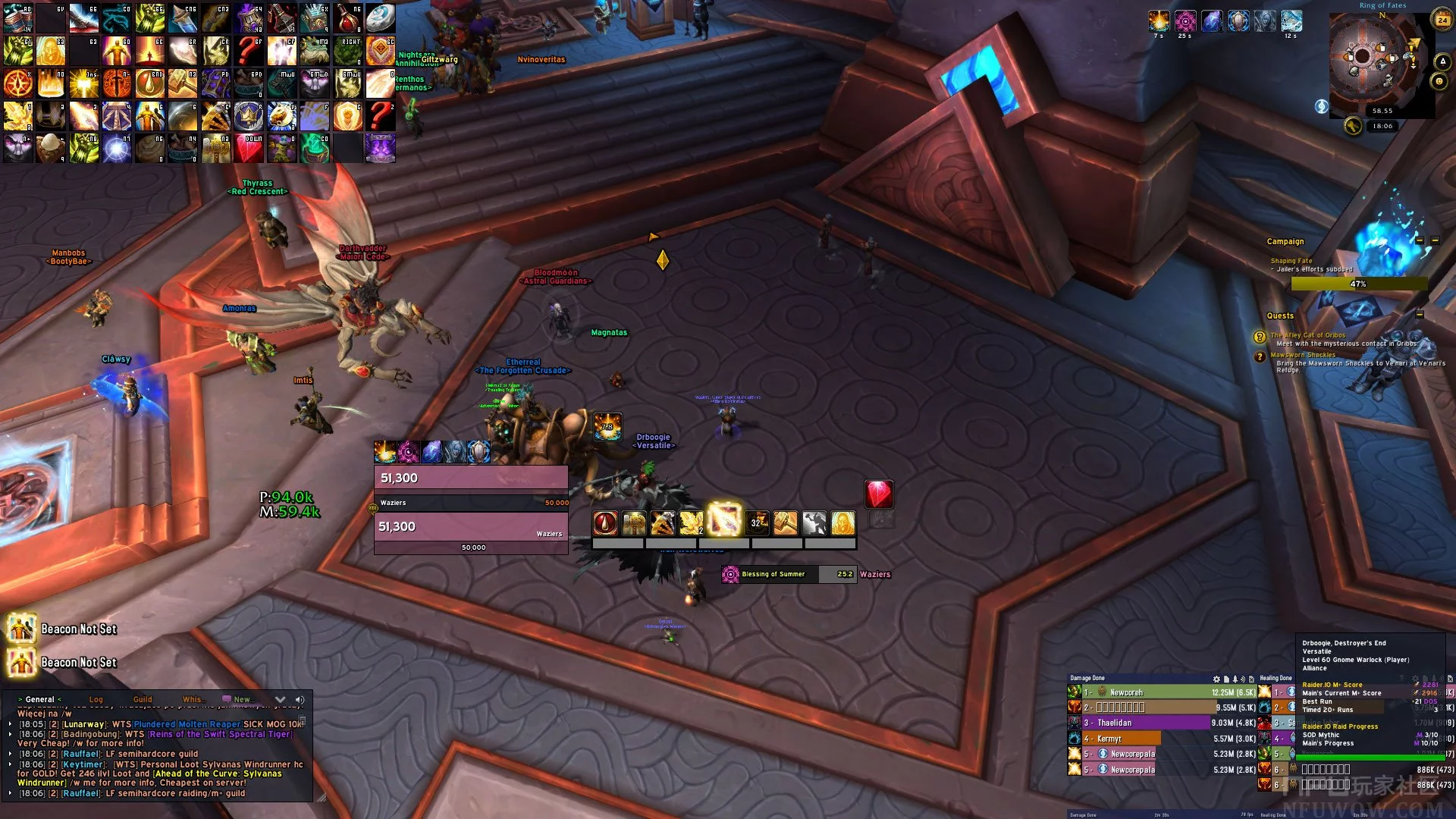Use the red potion flask slot
This screenshot has width=1456, height=819.
point(347,17)
